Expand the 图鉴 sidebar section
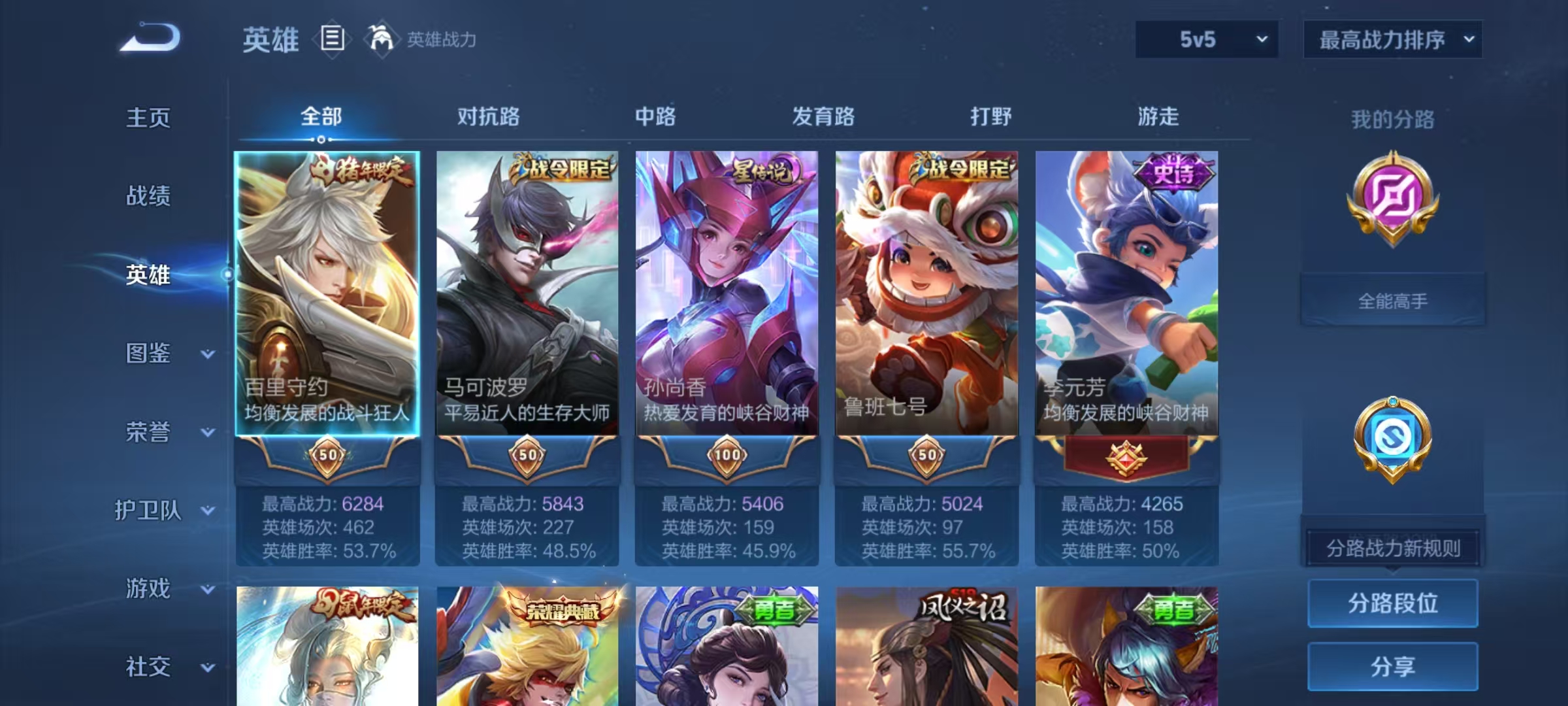 pyautogui.click(x=150, y=353)
